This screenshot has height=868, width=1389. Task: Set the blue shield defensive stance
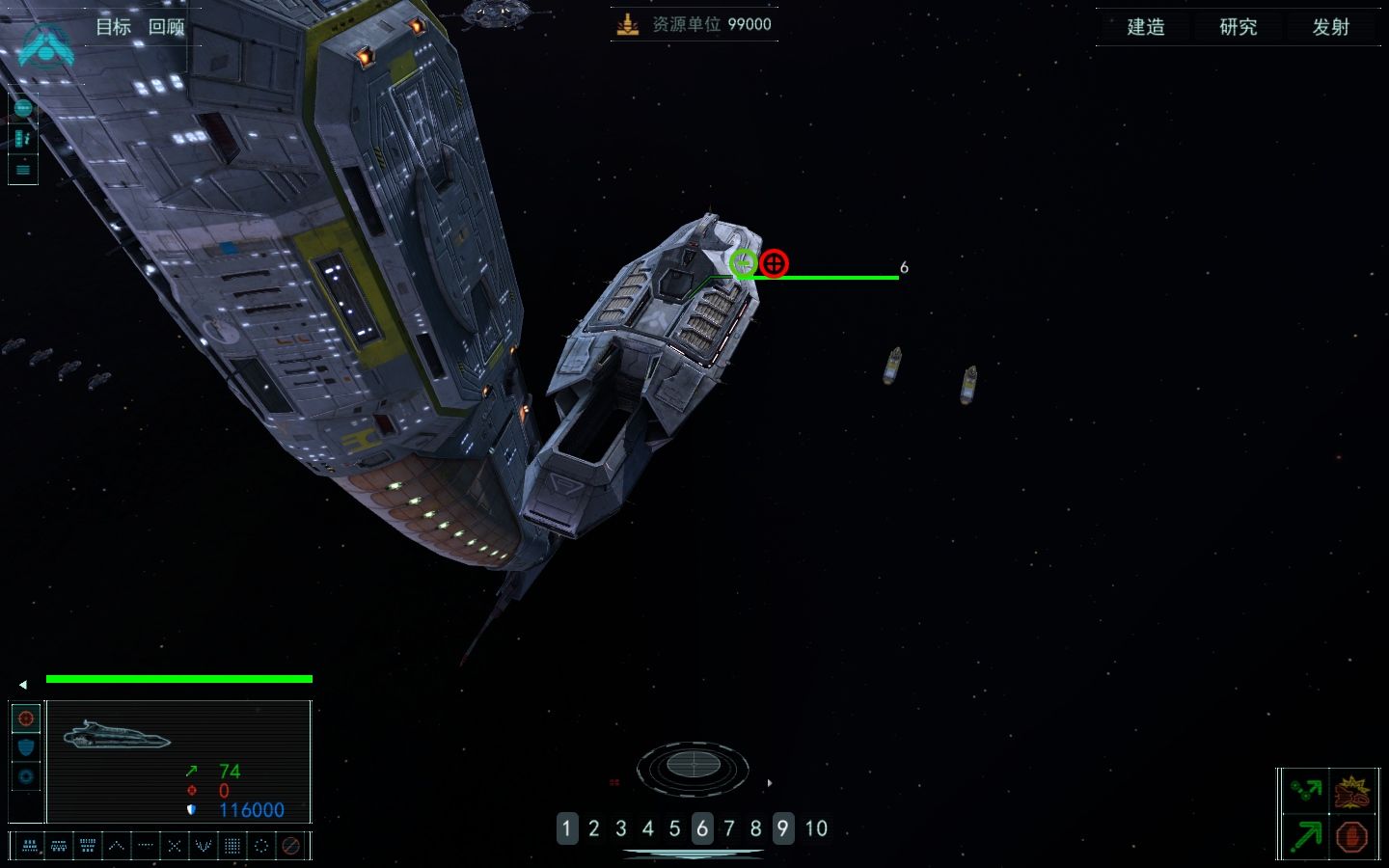[x=26, y=747]
